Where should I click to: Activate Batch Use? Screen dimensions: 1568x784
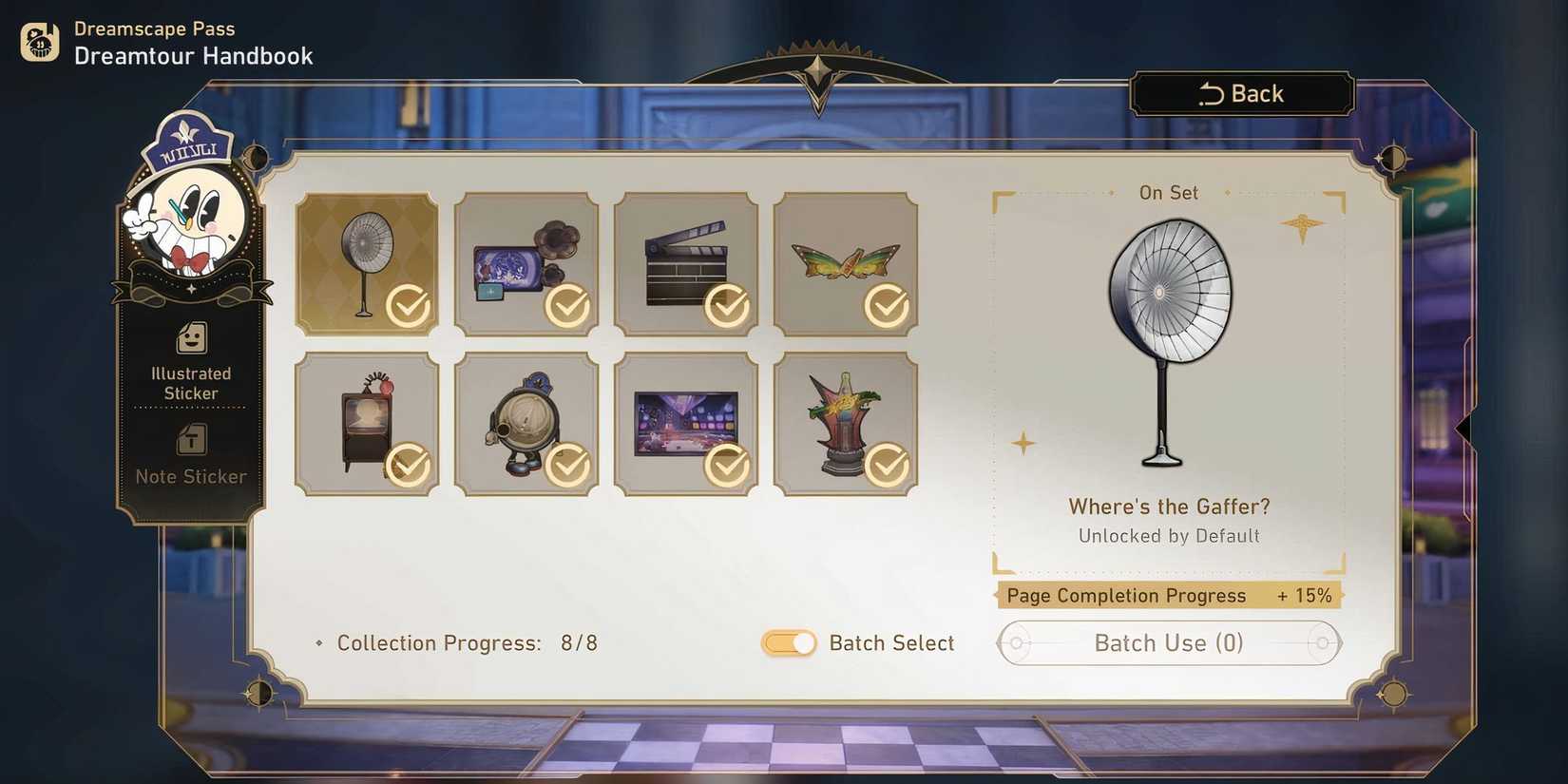pyautogui.click(x=1168, y=643)
